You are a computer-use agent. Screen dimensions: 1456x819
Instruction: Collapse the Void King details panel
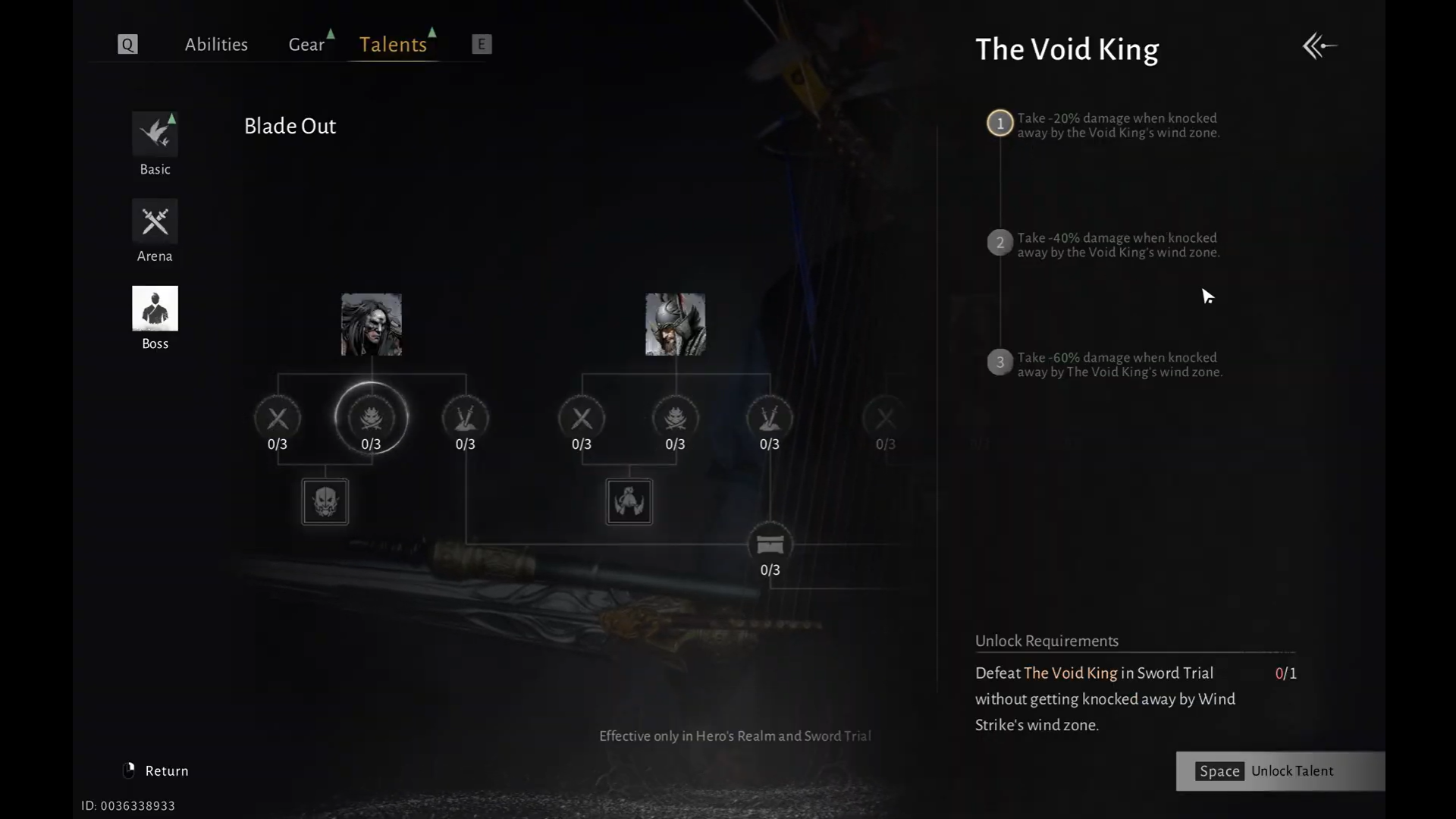point(1319,46)
